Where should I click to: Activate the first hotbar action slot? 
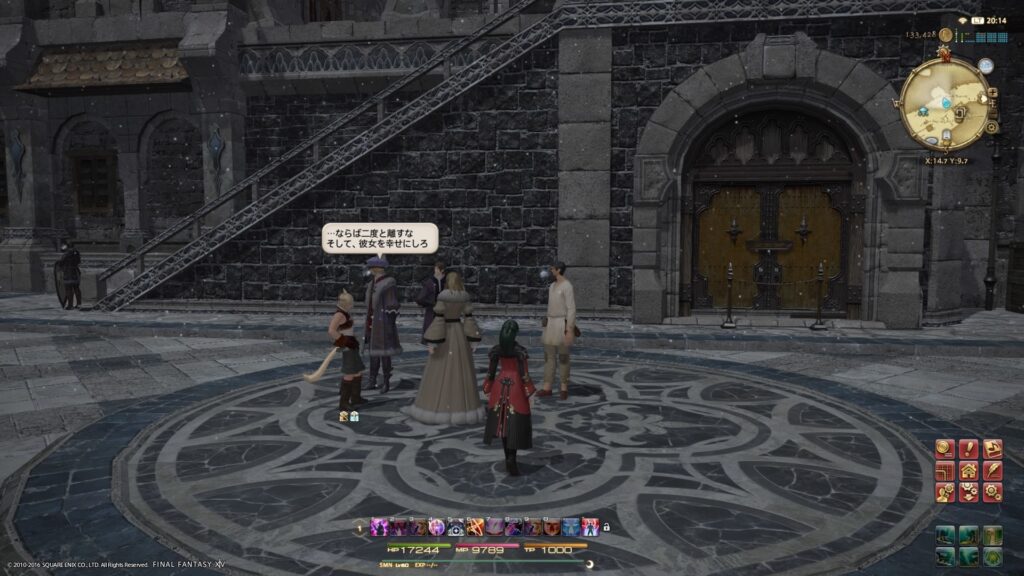[380, 527]
